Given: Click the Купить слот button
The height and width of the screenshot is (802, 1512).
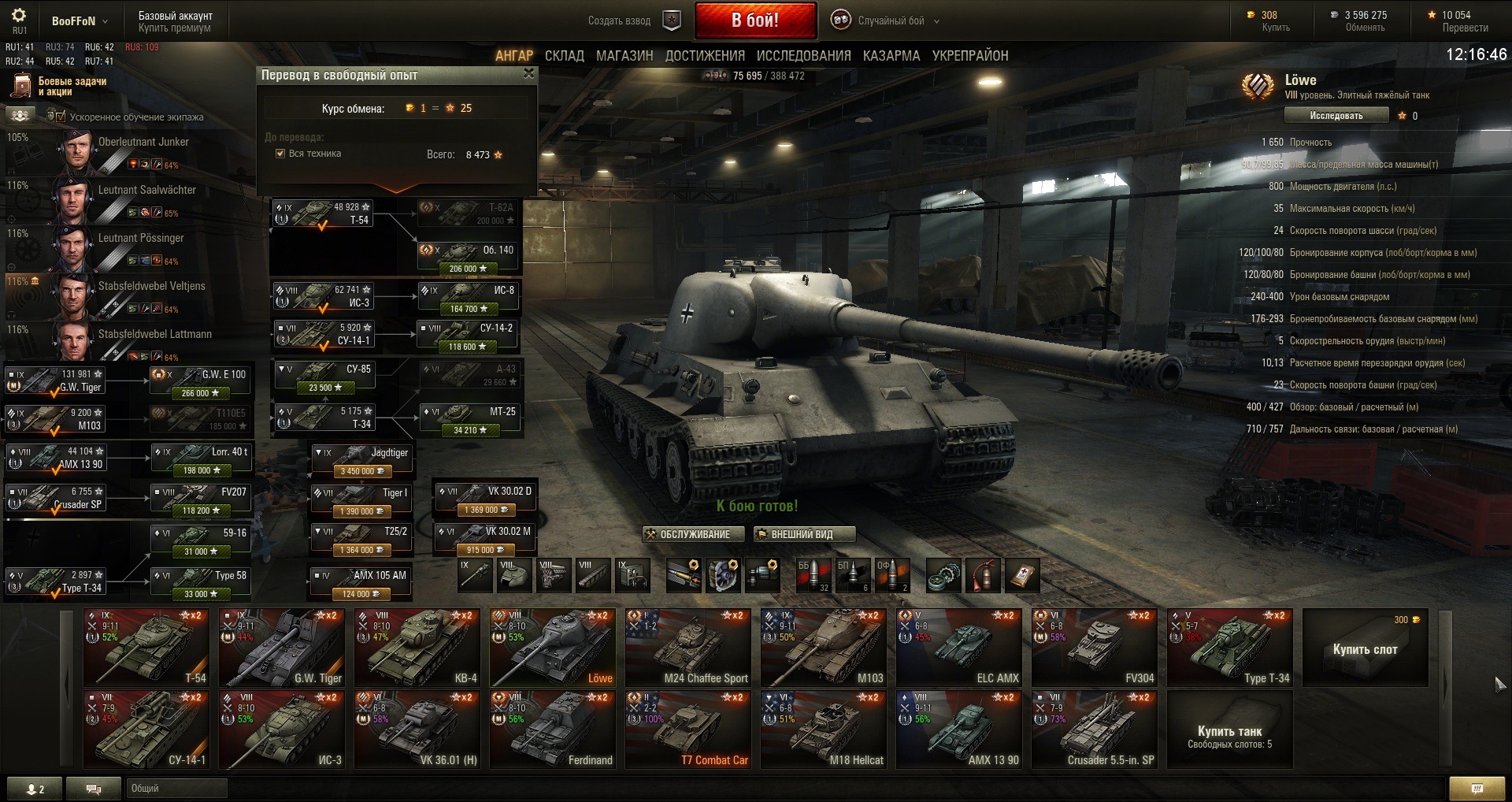Looking at the screenshot, I should (x=1365, y=649).
